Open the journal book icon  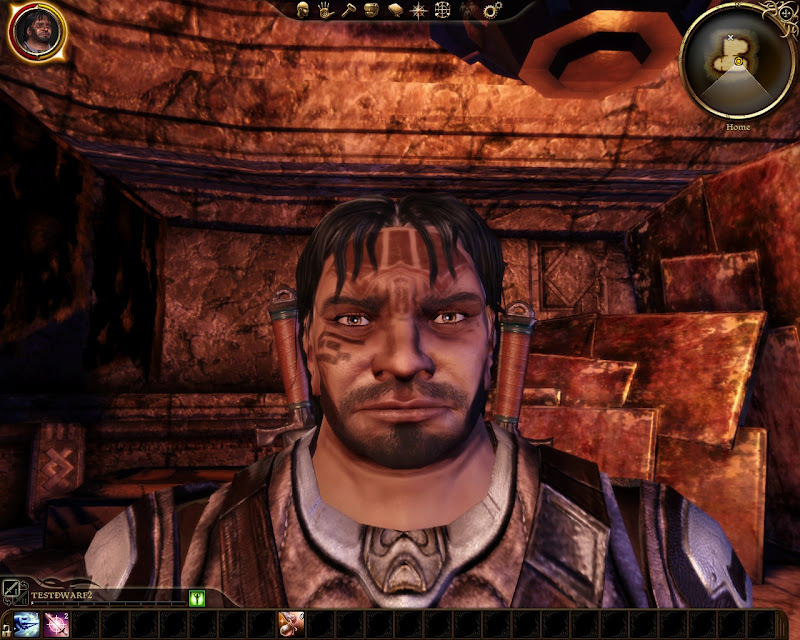point(394,10)
